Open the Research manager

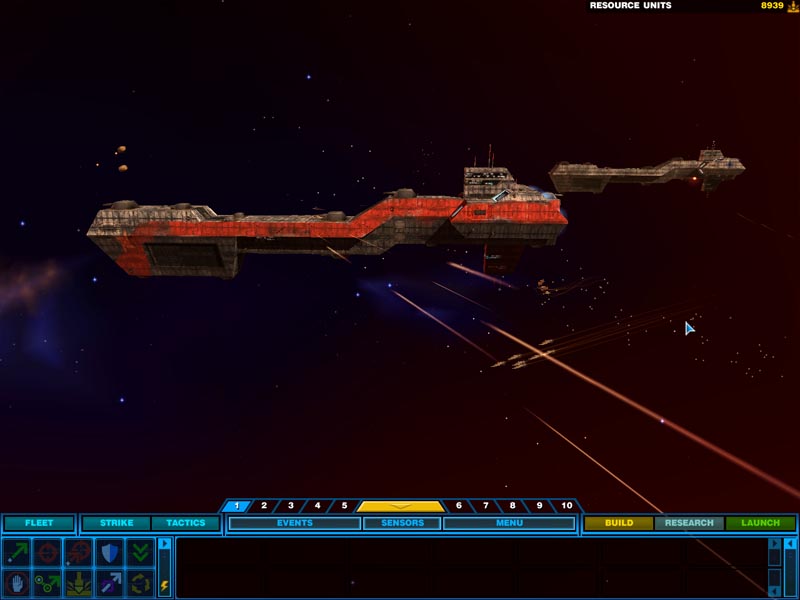pyautogui.click(x=689, y=523)
